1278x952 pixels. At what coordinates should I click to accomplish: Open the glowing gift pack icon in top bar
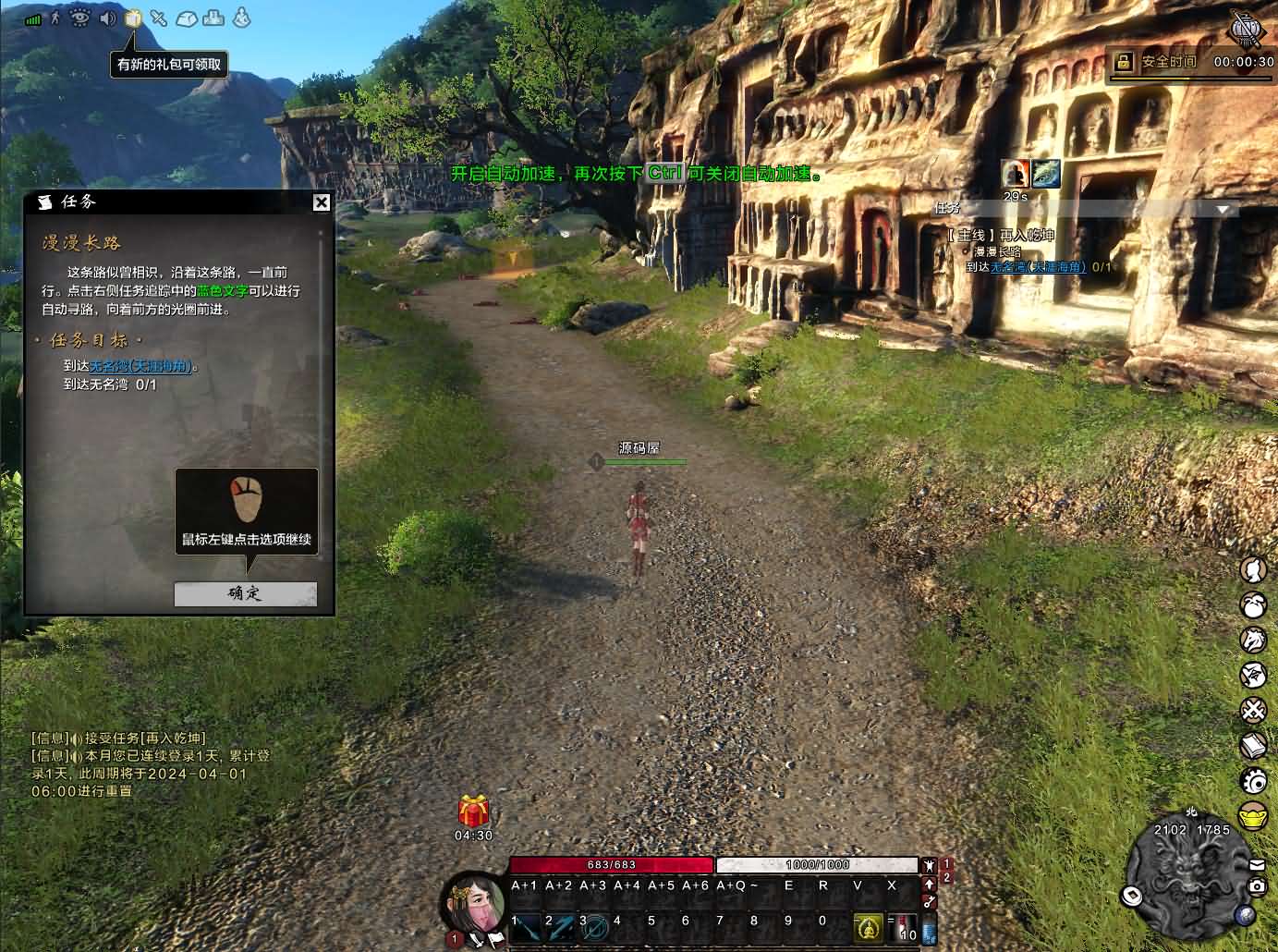tap(132, 18)
